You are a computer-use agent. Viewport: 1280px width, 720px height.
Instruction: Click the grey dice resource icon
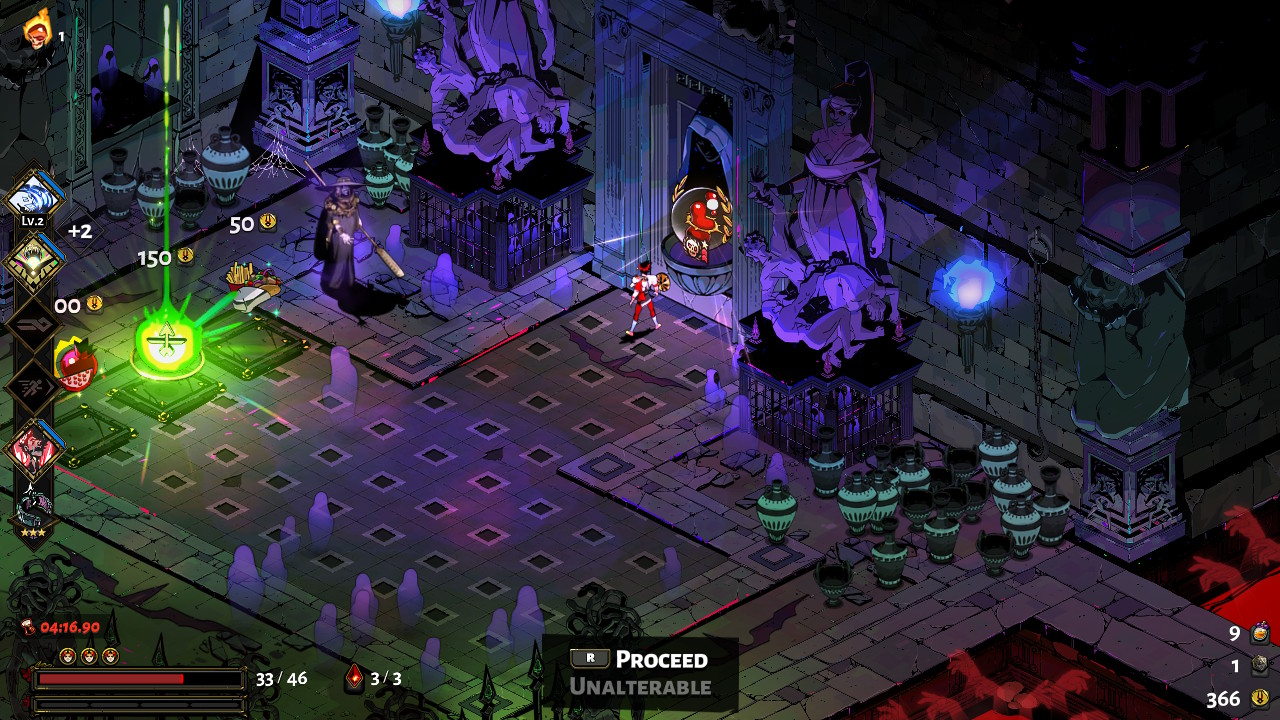pyautogui.click(x=1260, y=666)
